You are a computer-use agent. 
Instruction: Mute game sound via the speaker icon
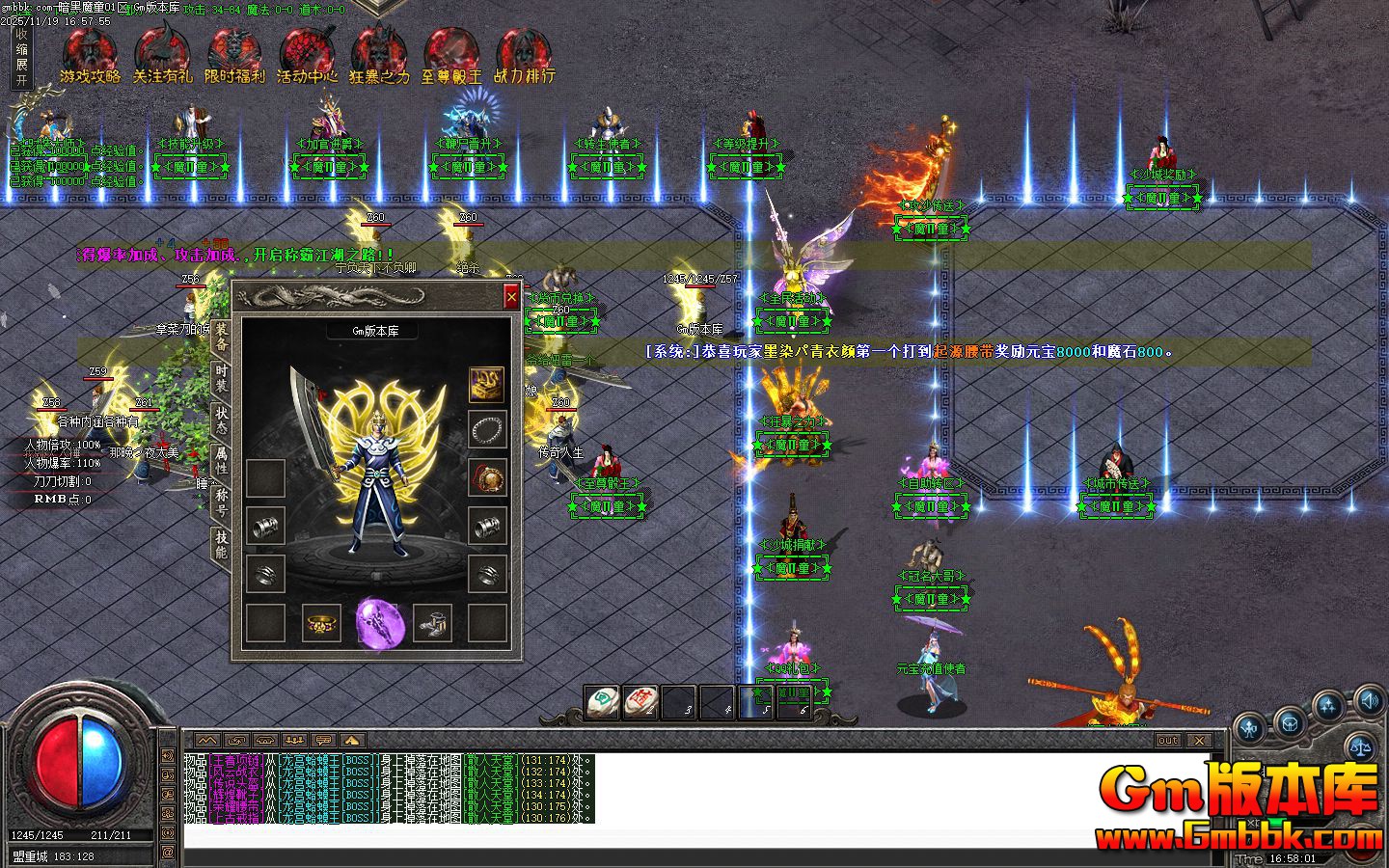click(1370, 703)
